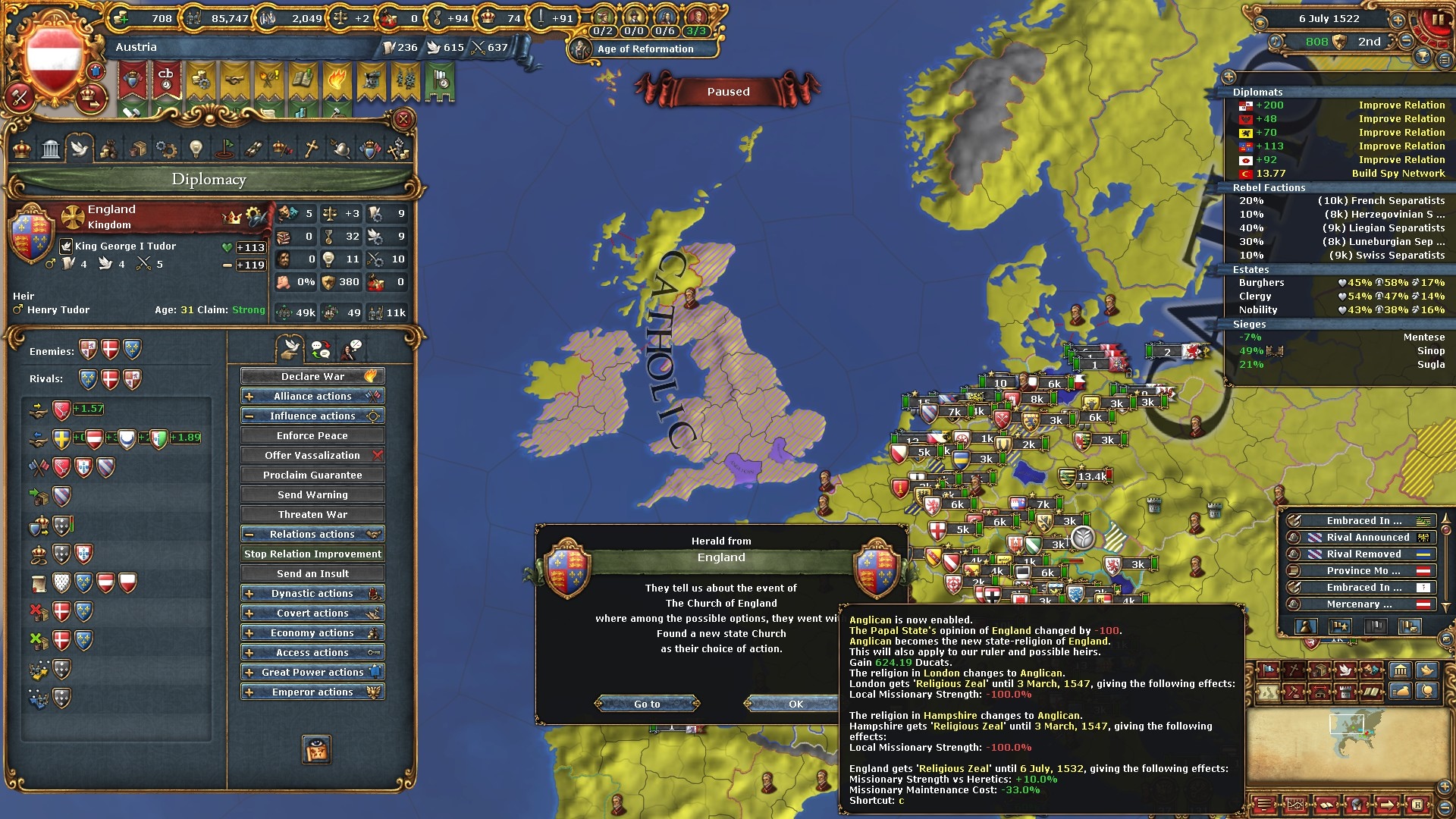Offer Vassalization to England

coord(312,455)
